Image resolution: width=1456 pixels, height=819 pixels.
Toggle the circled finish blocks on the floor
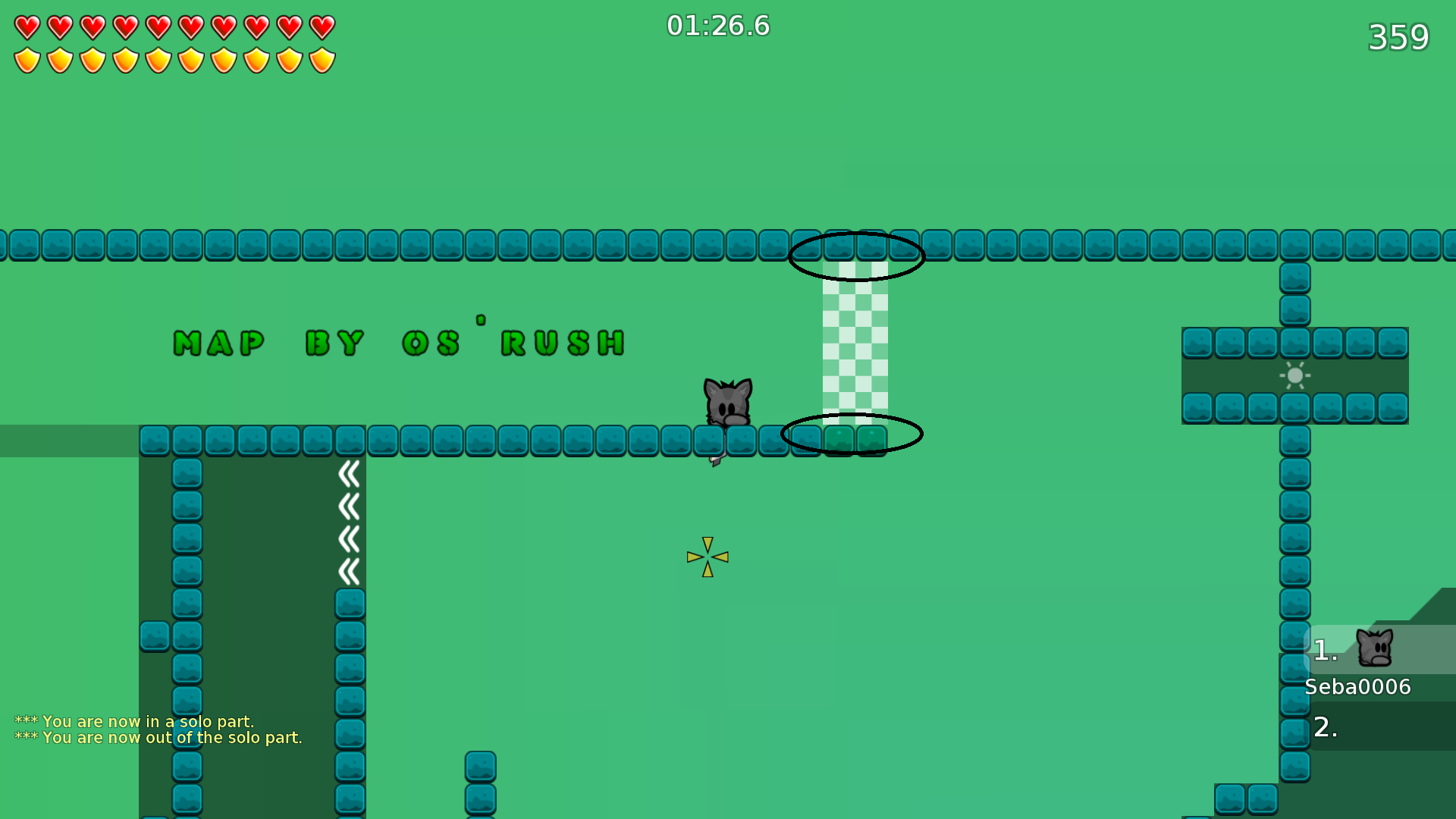pos(851,434)
